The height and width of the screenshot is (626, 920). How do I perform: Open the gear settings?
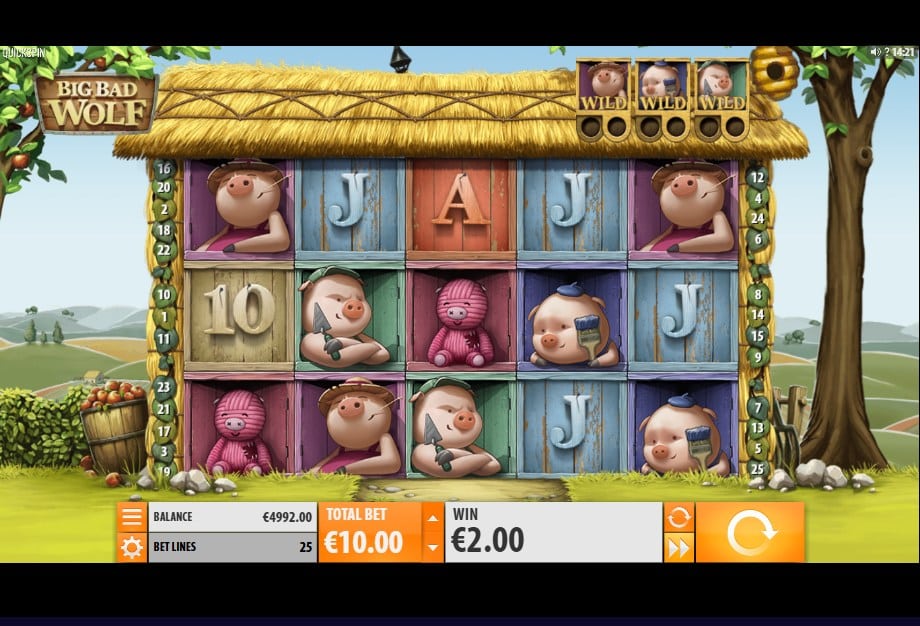click(131, 547)
